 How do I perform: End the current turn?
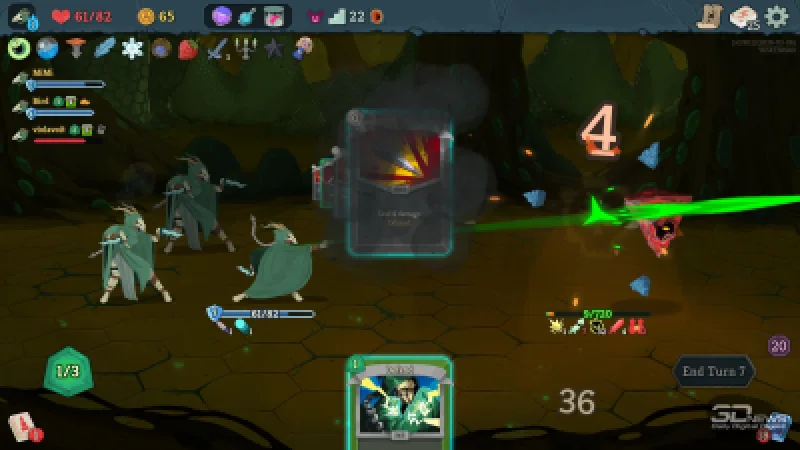(714, 371)
